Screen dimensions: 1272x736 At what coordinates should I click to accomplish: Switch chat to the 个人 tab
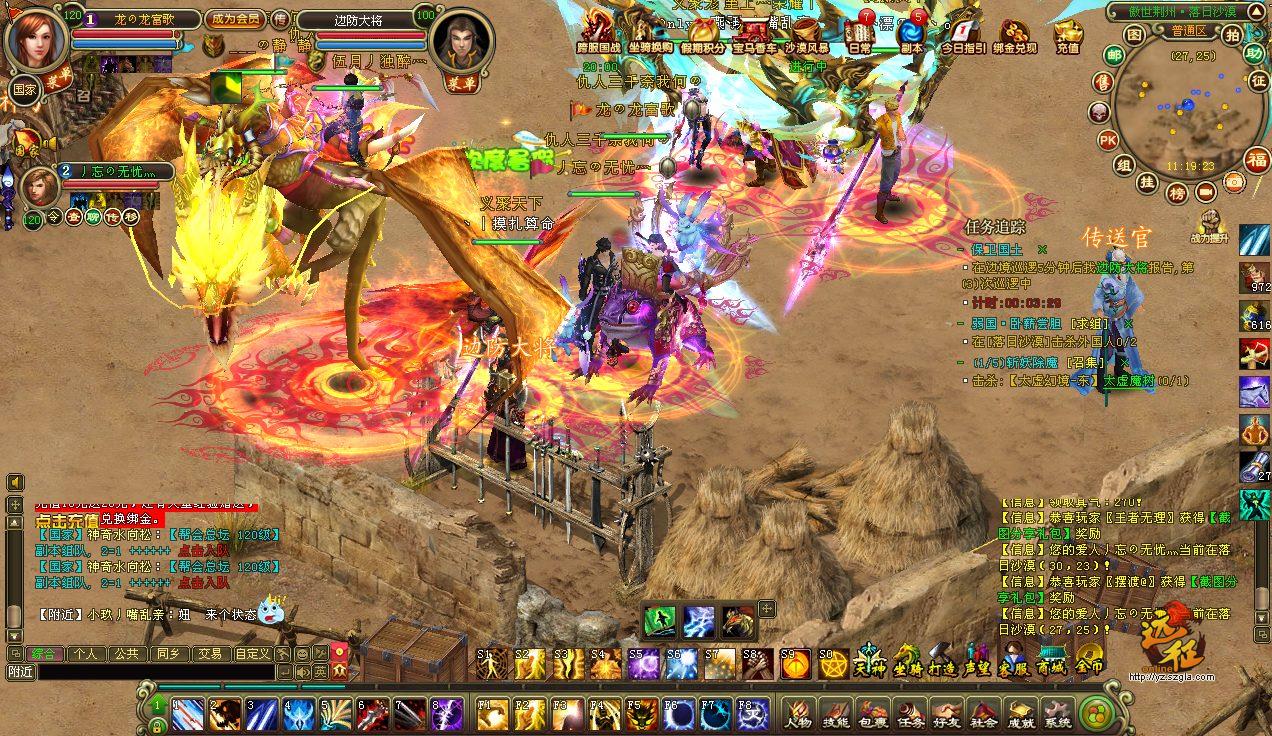click(86, 653)
